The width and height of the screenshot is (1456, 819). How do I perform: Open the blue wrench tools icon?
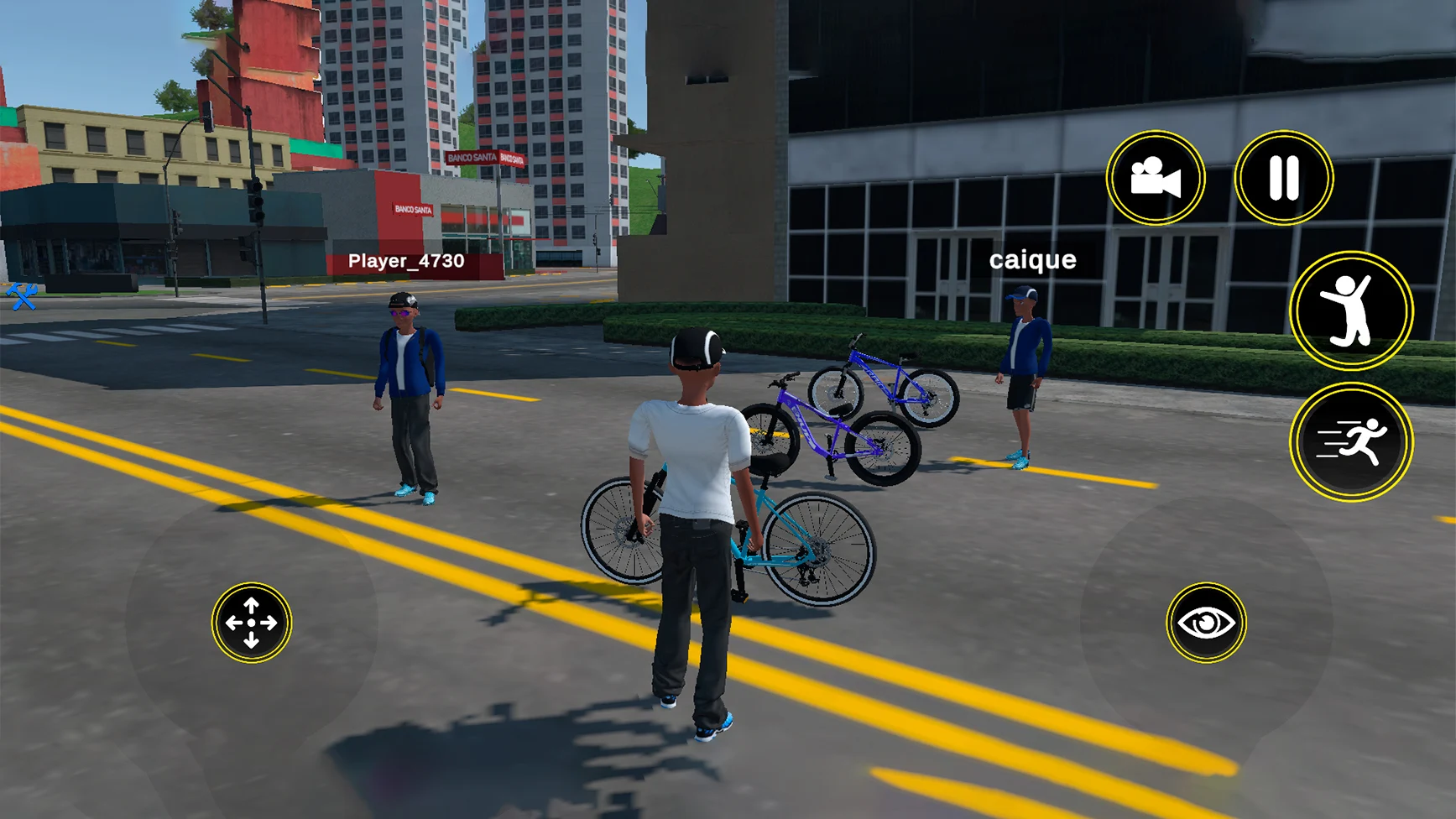pyautogui.click(x=22, y=296)
